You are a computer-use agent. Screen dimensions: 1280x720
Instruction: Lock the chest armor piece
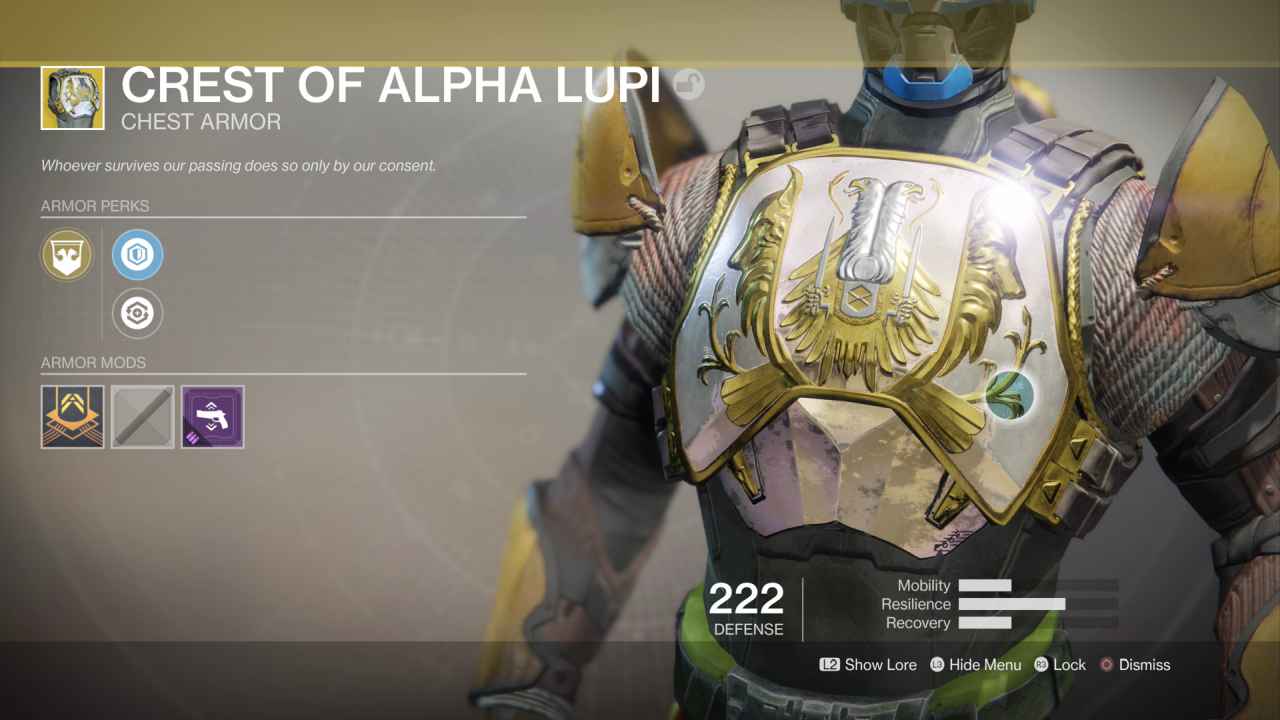coord(1059,664)
